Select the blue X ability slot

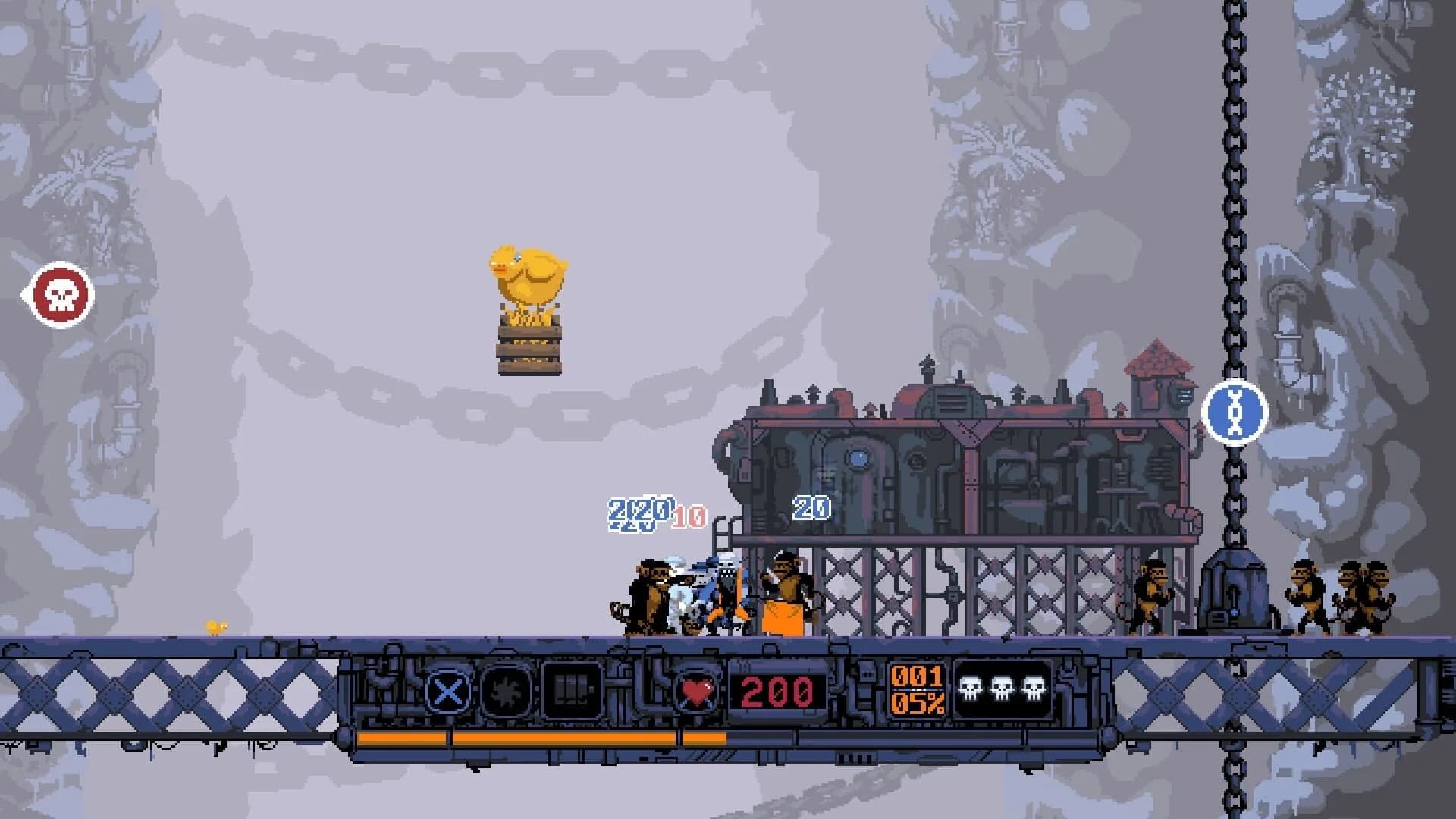click(447, 691)
